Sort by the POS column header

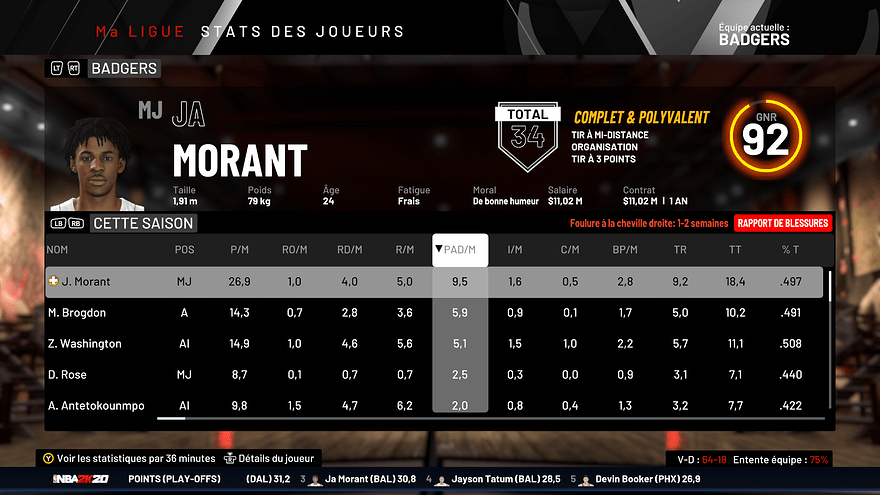click(185, 249)
